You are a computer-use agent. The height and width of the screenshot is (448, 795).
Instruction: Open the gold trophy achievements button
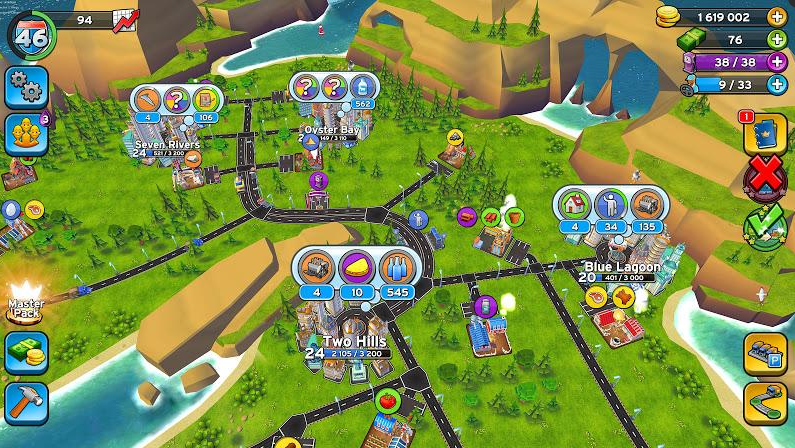(x=26, y=135)
